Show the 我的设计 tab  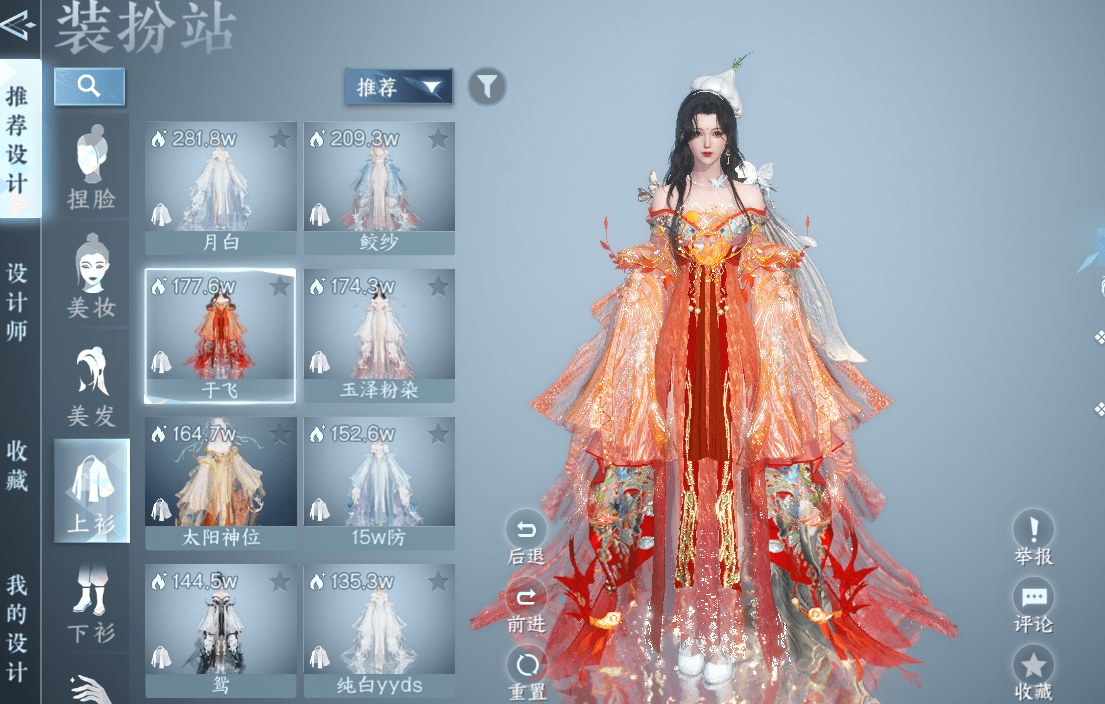pyautogui.click(x=18, y=627)
